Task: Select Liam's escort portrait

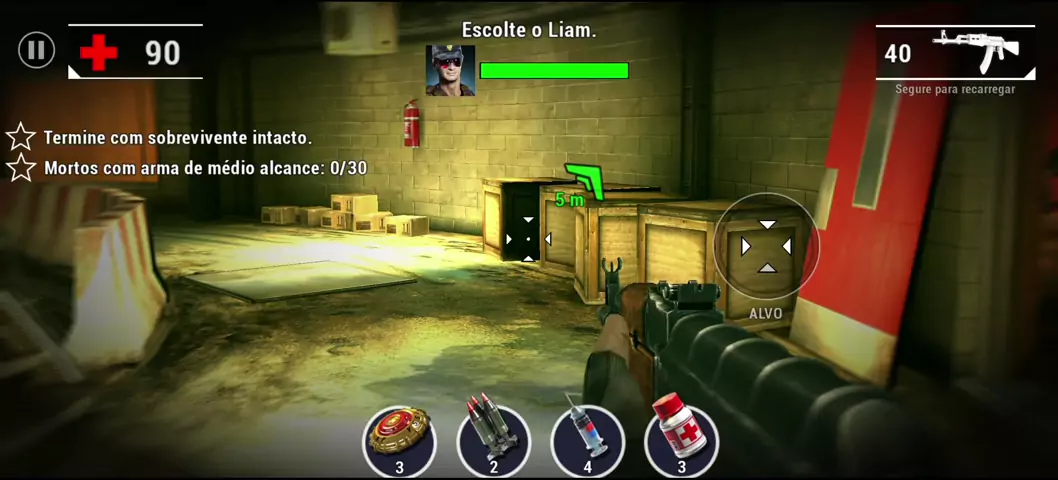Action: pos(450,70)
